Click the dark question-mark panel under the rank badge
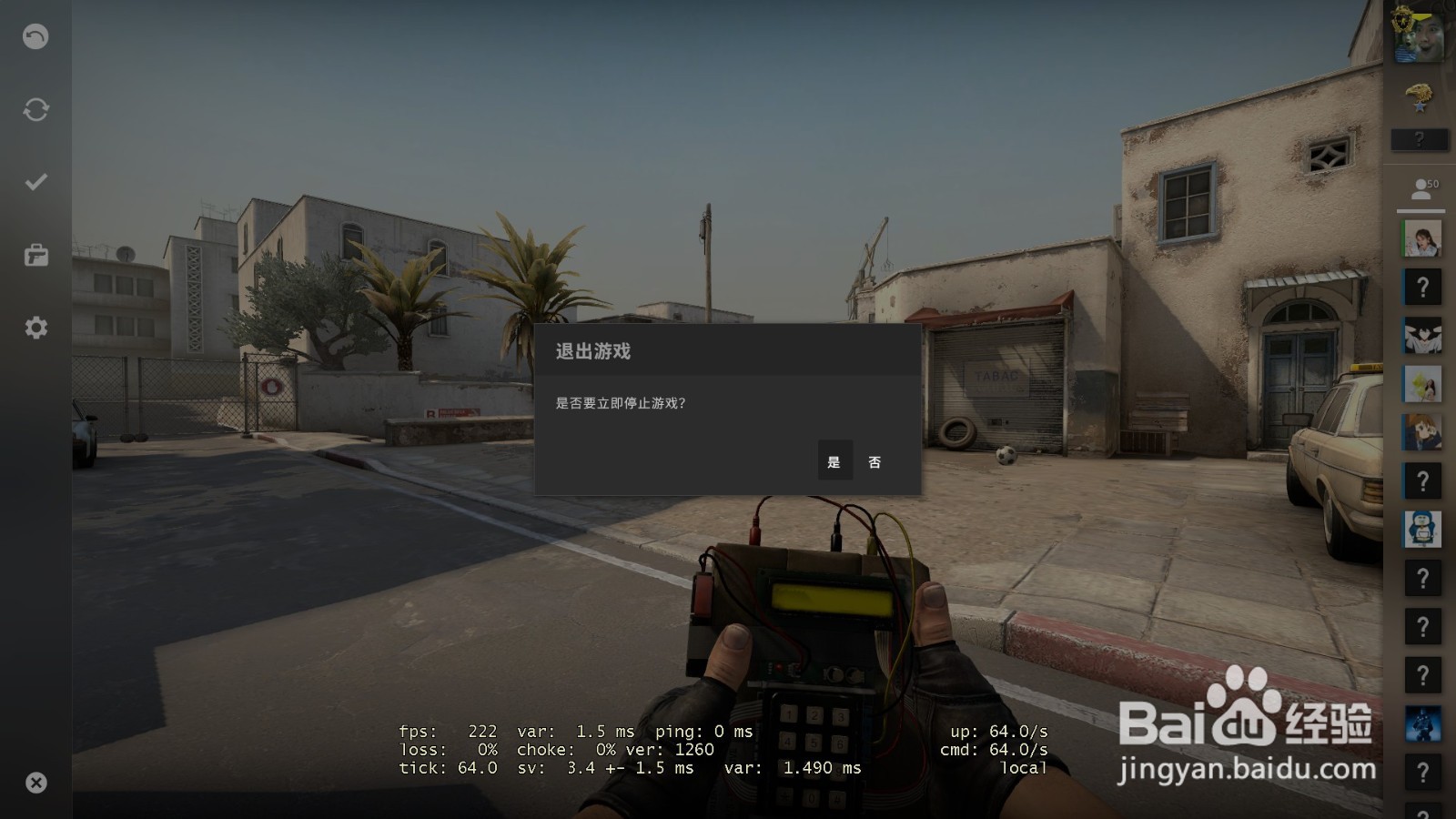The image size is (1456, 819). (1421, 138)
